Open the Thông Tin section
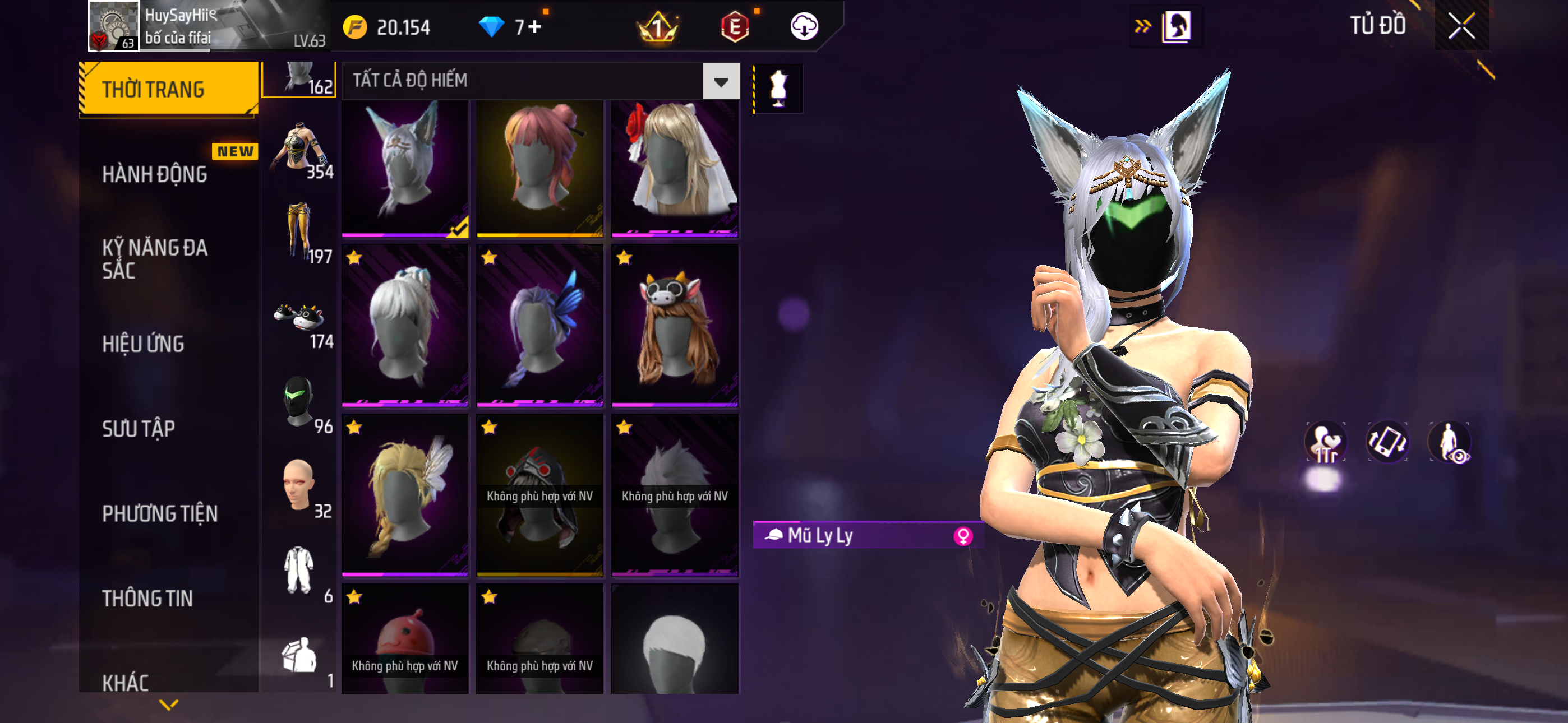The height and width of the screenshot is (723, 1568). pyautogui.click(x=147, y=597)
